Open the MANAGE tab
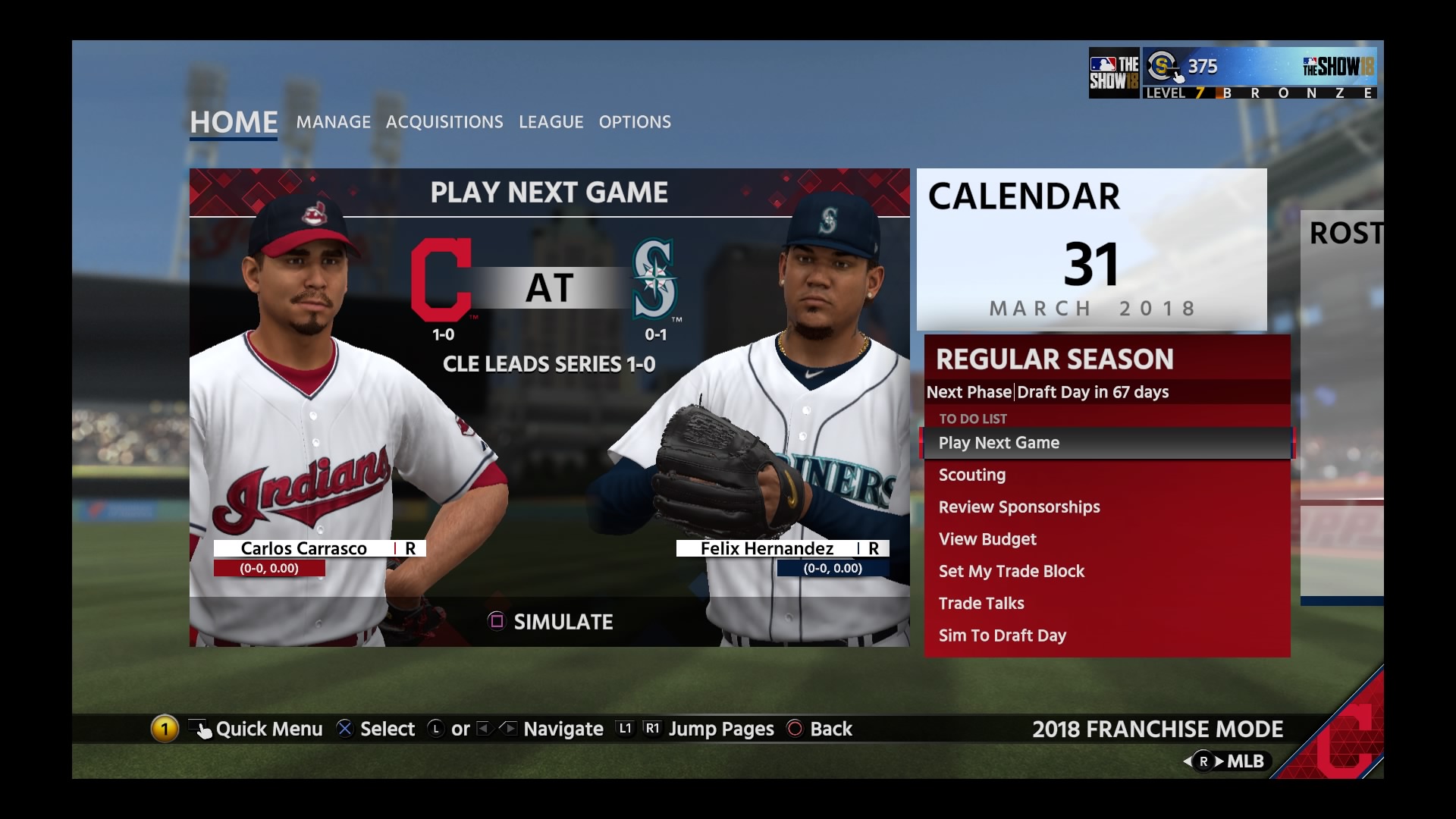 click(x=334, y=122)
